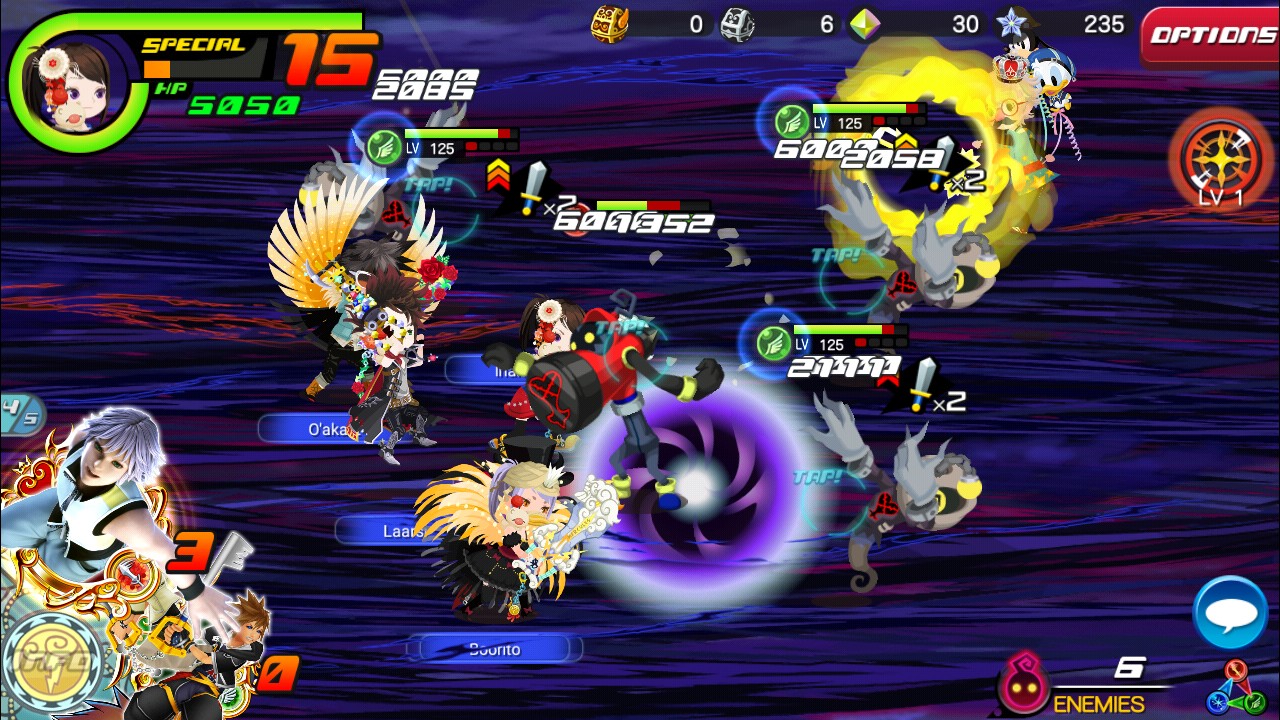Activate the orange LV 1 star emblem
The image size is (1280, 720).
[1219, 158]
